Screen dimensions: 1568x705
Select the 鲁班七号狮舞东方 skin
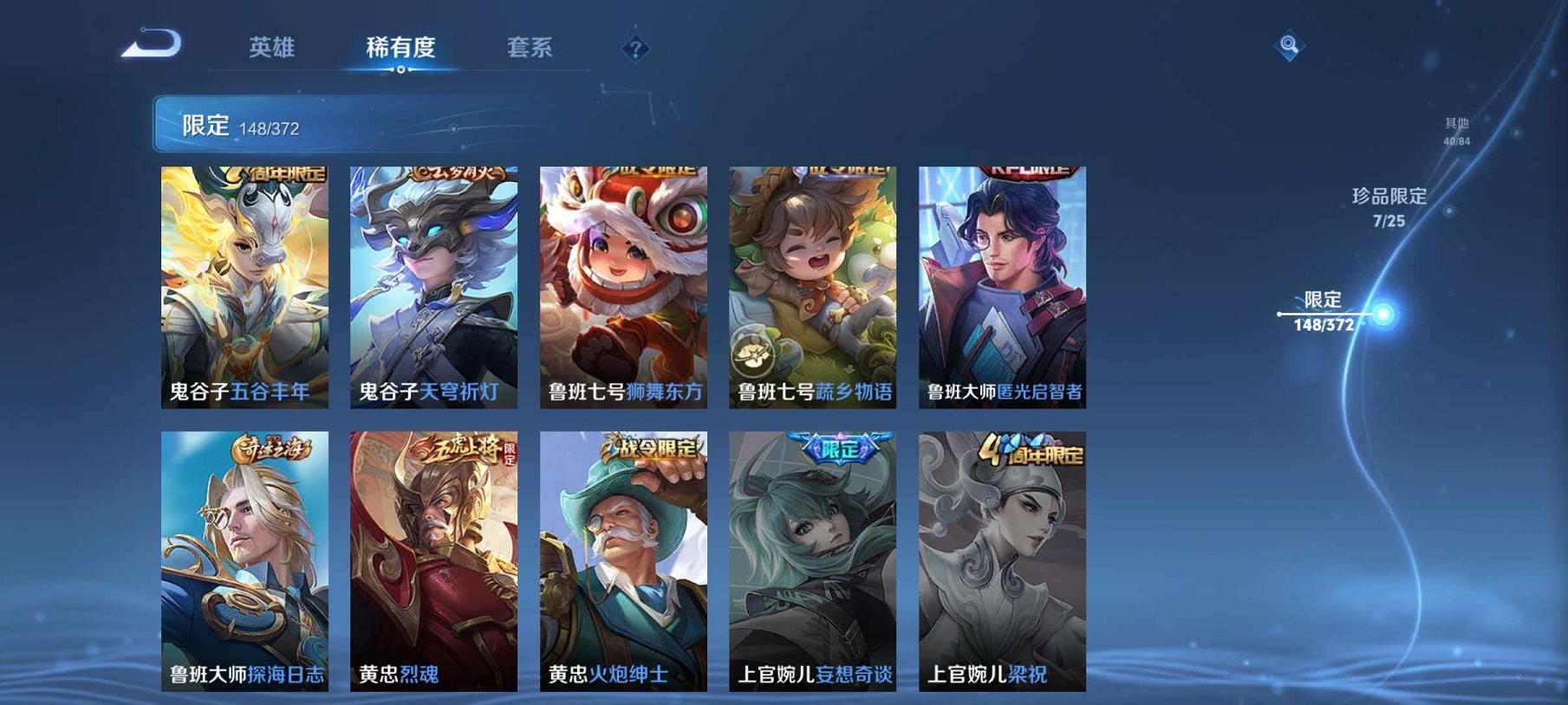(x=624, y=286)
